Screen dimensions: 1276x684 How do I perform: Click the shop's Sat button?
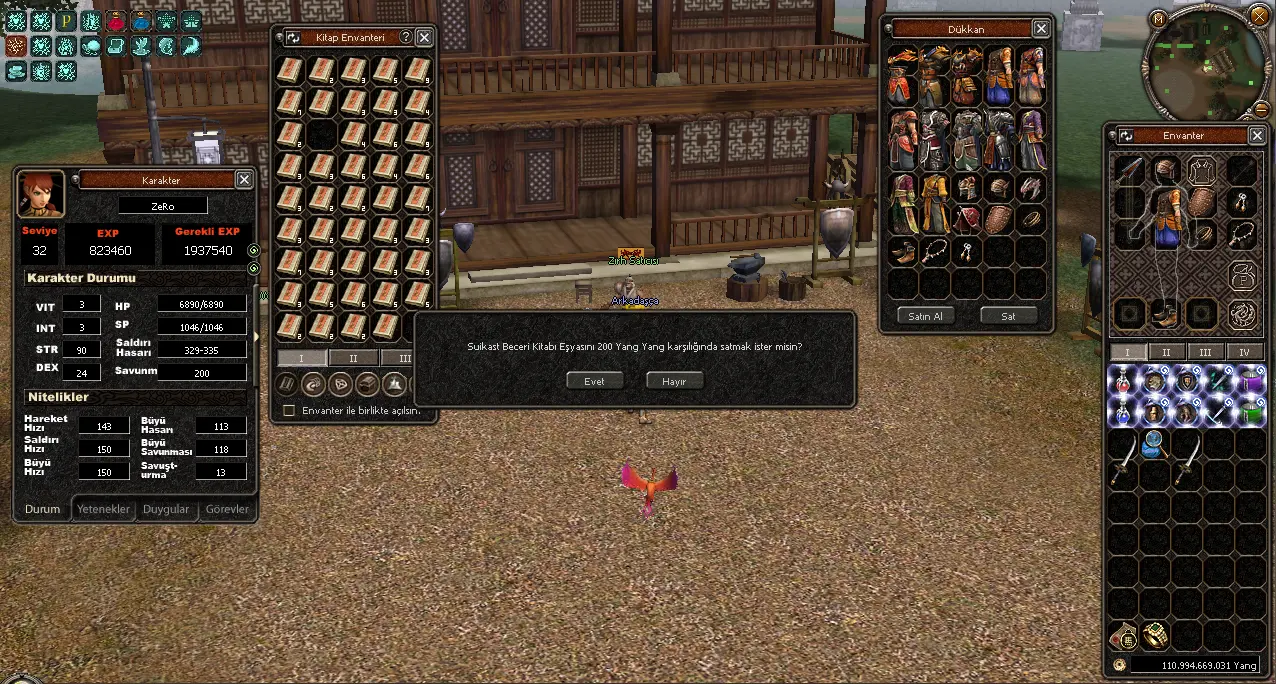pyautogui.click(x=1008, y=316)
